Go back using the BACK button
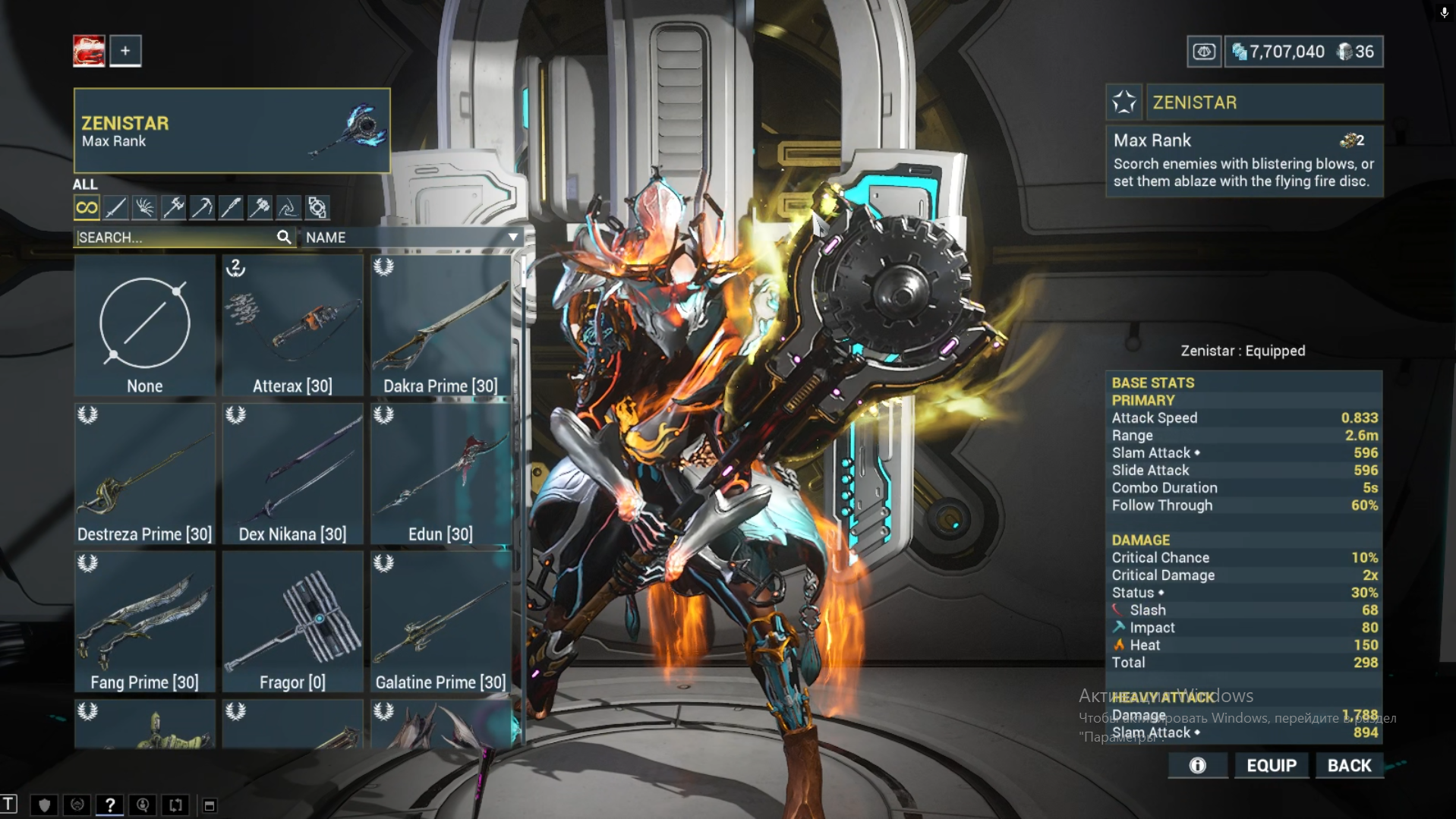1456x819 pixels. click(1349, 765)
